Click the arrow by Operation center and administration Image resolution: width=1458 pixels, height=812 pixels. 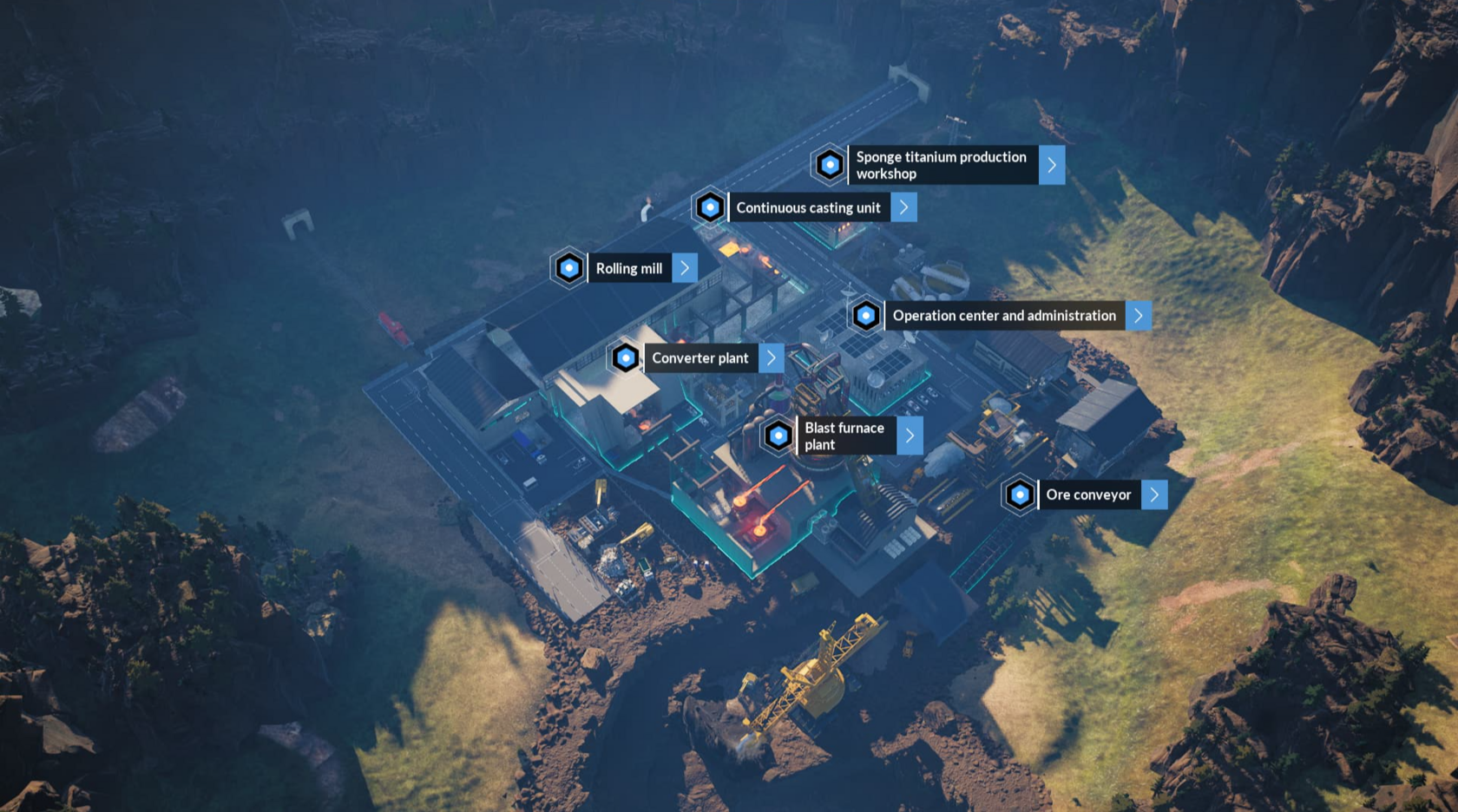click(1139, 316)
